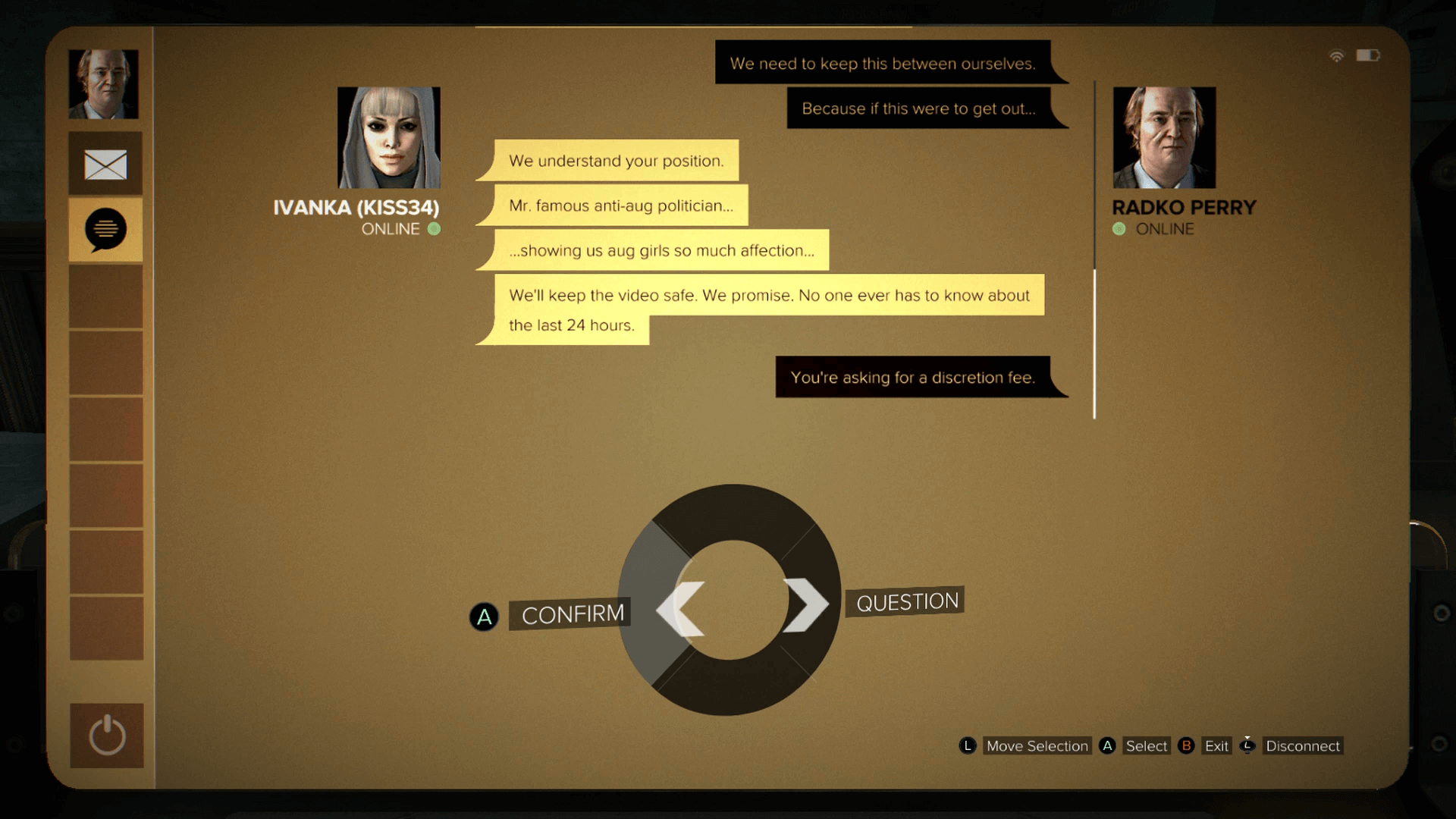Click the A Select indicator in bottom bar
This screenshot has width=1456, height=819.
[1107, 745]
